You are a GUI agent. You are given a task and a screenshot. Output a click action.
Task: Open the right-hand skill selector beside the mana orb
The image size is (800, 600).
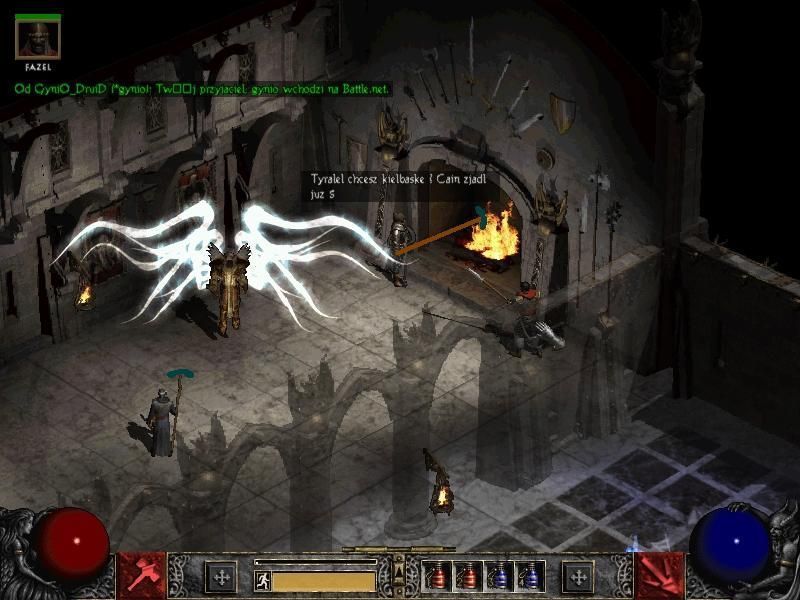659,575
